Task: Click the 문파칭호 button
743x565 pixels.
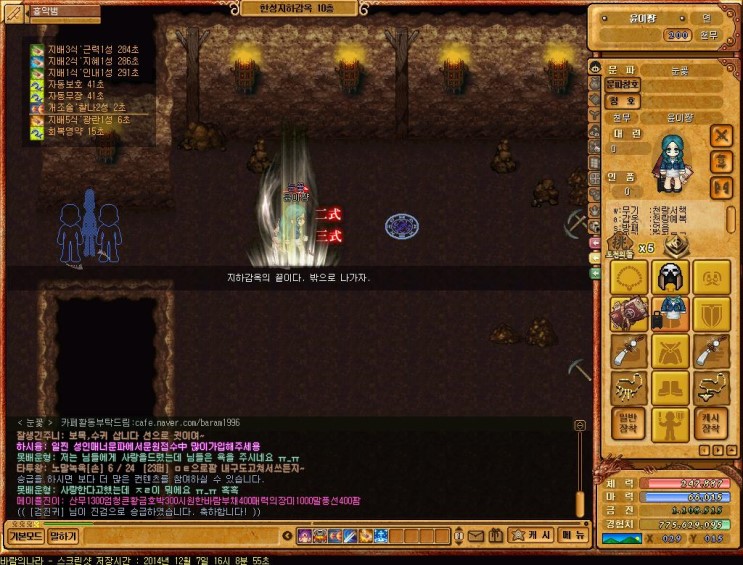Action: (x=622, y=85)
